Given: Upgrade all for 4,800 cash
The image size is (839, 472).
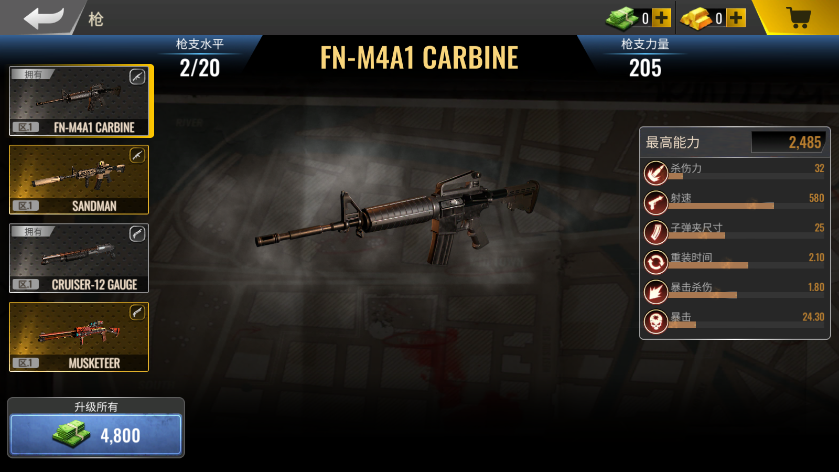Looking at the screenshot, I should click(x=96, y=435).
